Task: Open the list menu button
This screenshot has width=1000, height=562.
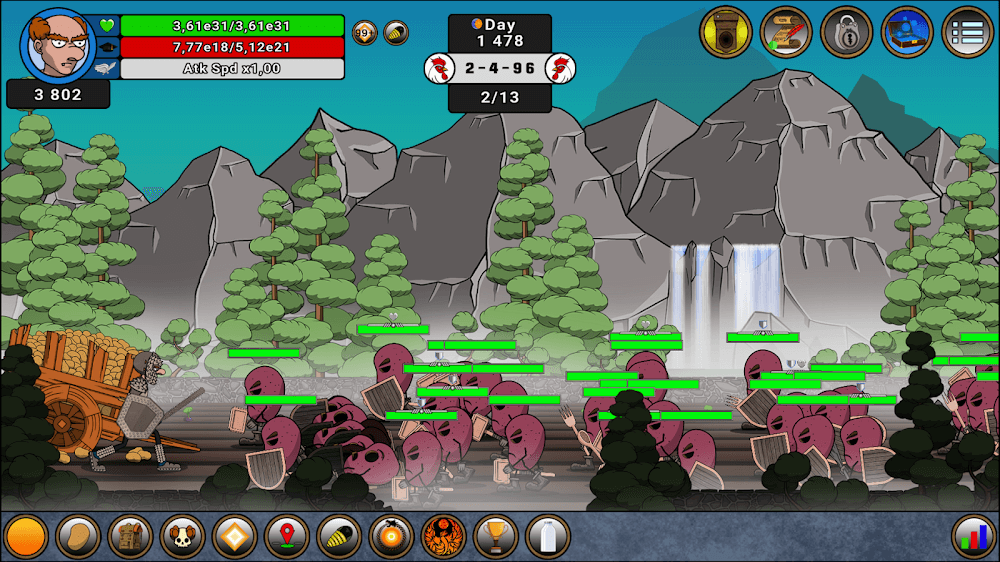Action: [967, 32]
